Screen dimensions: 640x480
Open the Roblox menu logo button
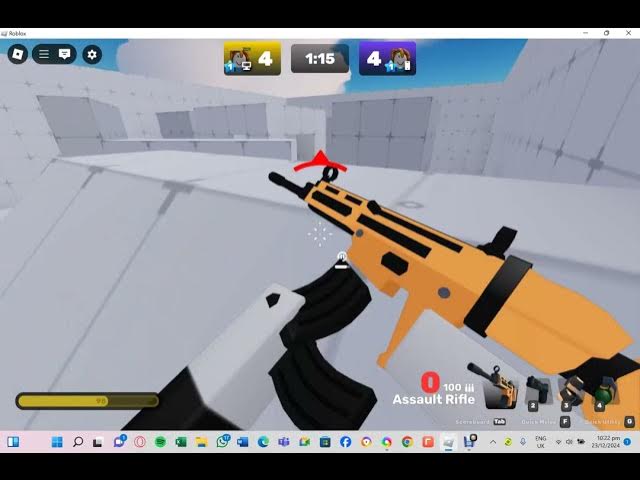click(x=18, y=54)
